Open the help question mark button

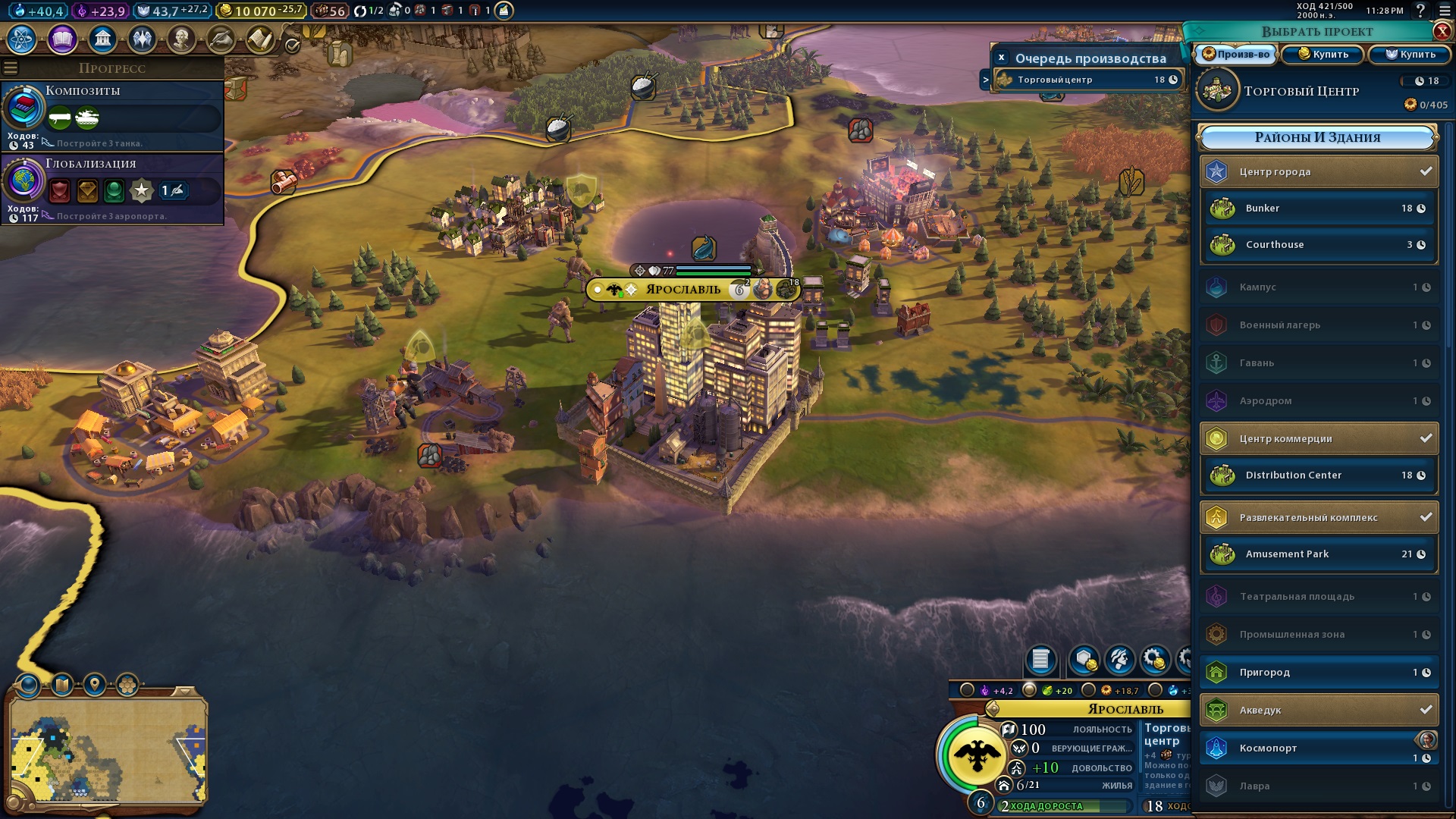click(x=1420, y=11)
